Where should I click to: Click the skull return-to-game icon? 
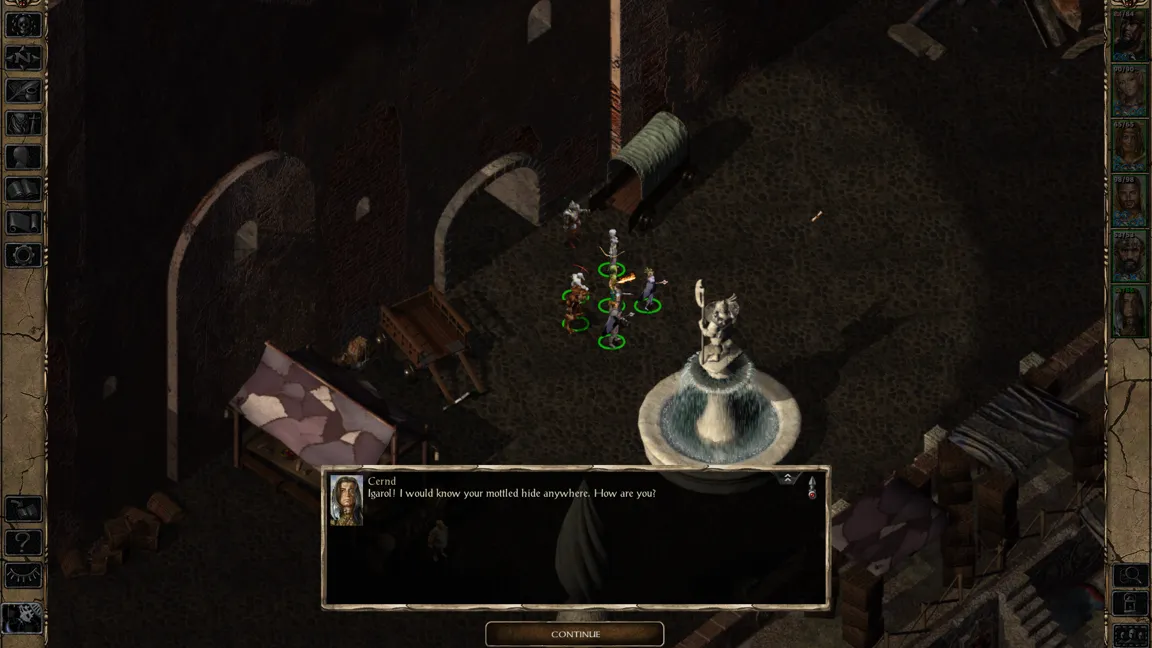click(24, 25)
